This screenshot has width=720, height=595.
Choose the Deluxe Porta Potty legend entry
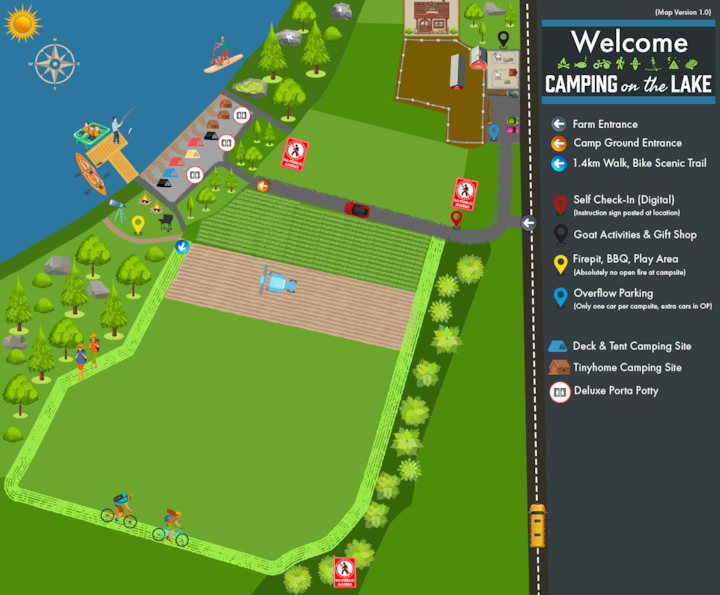point(616,391)
